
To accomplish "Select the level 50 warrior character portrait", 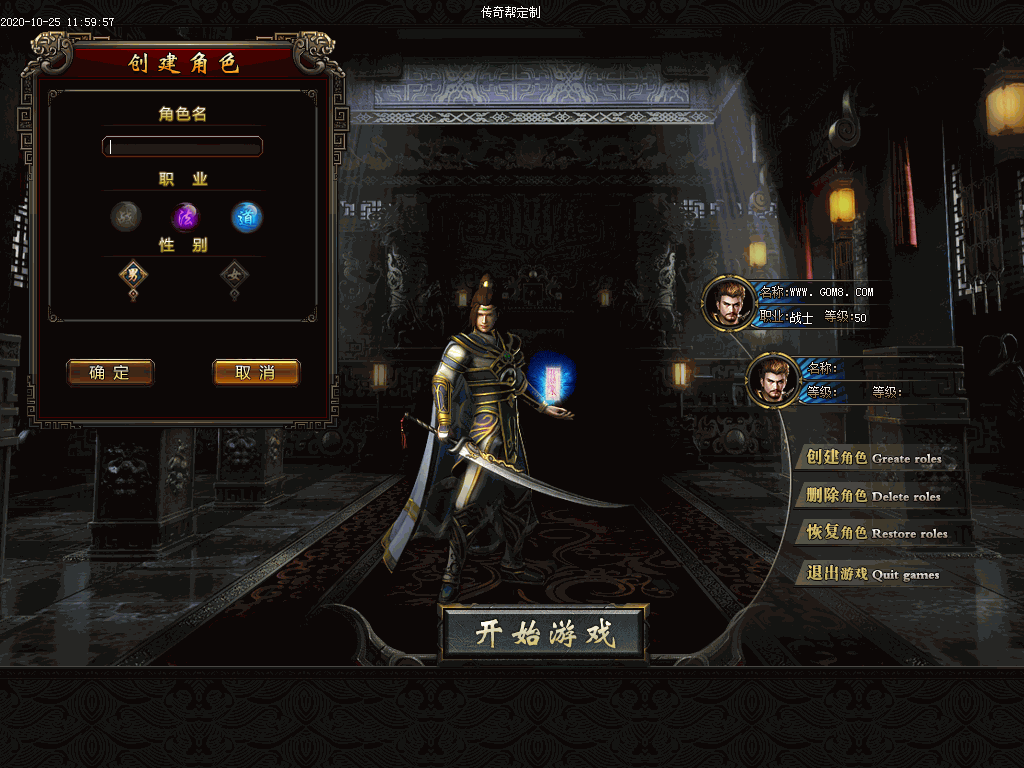I will 727,302.
